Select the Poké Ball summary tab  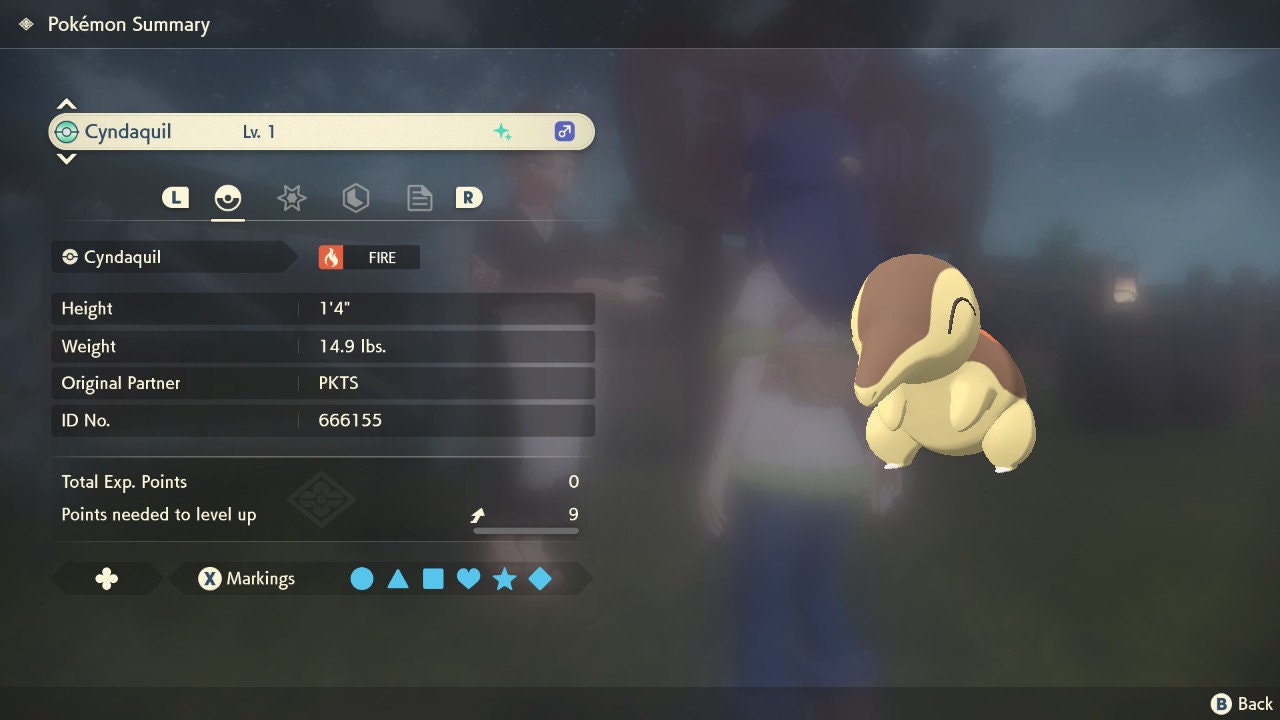coord(228,198)
